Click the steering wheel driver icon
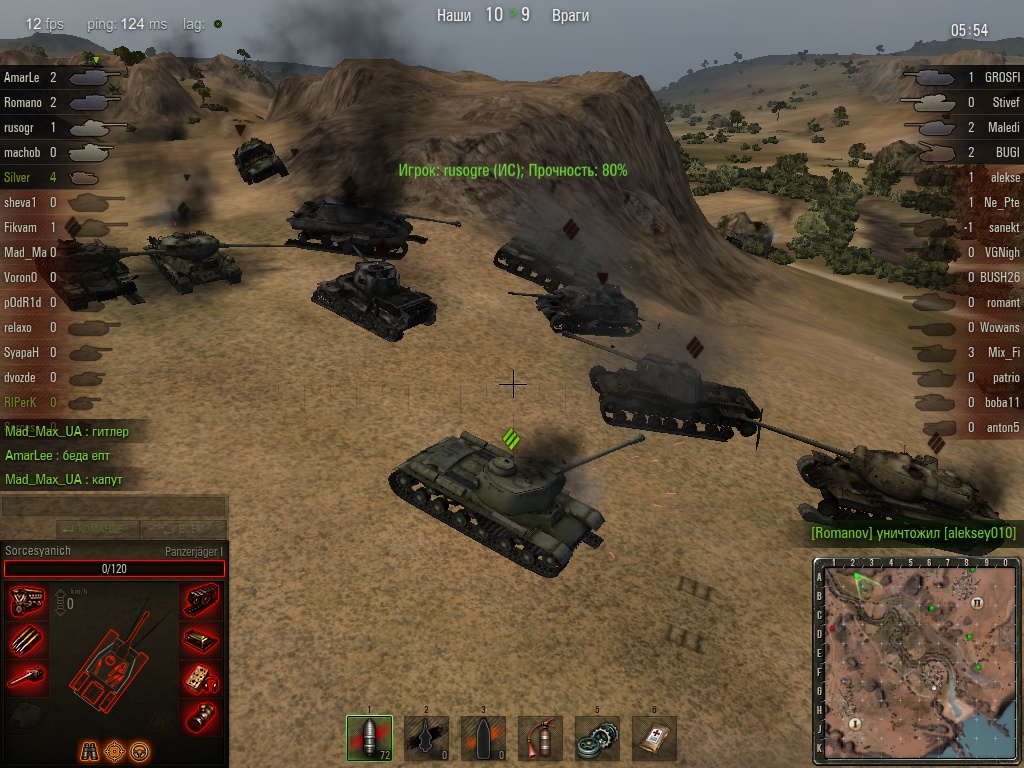This screenshot has height=768, width=1024. [140, 748]
